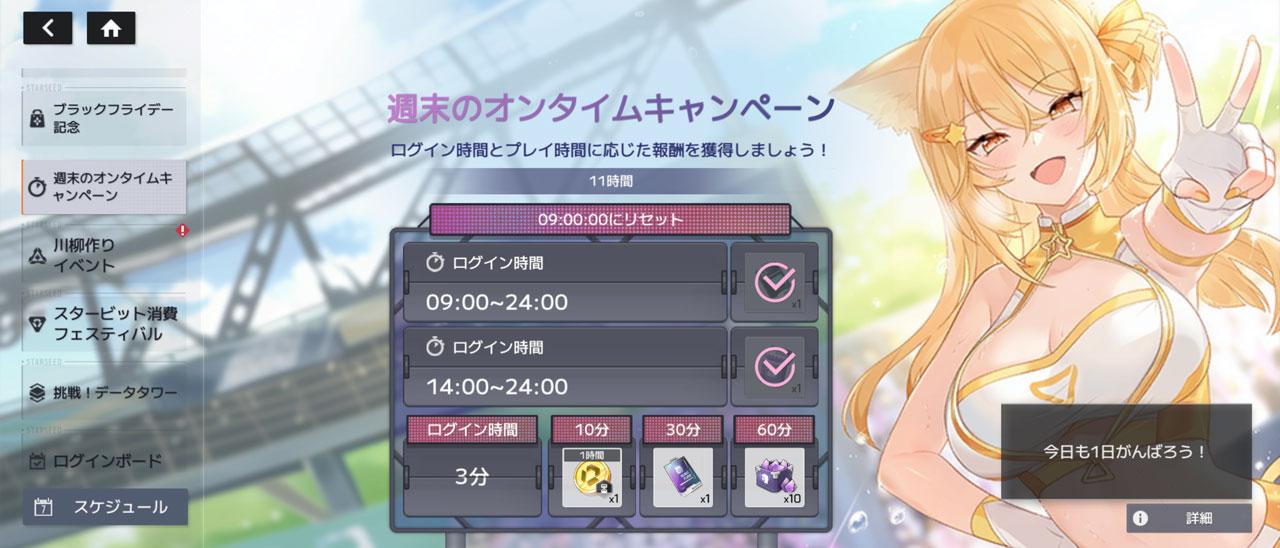Switch to the 川柳作りイベント tab

[104, 255]
